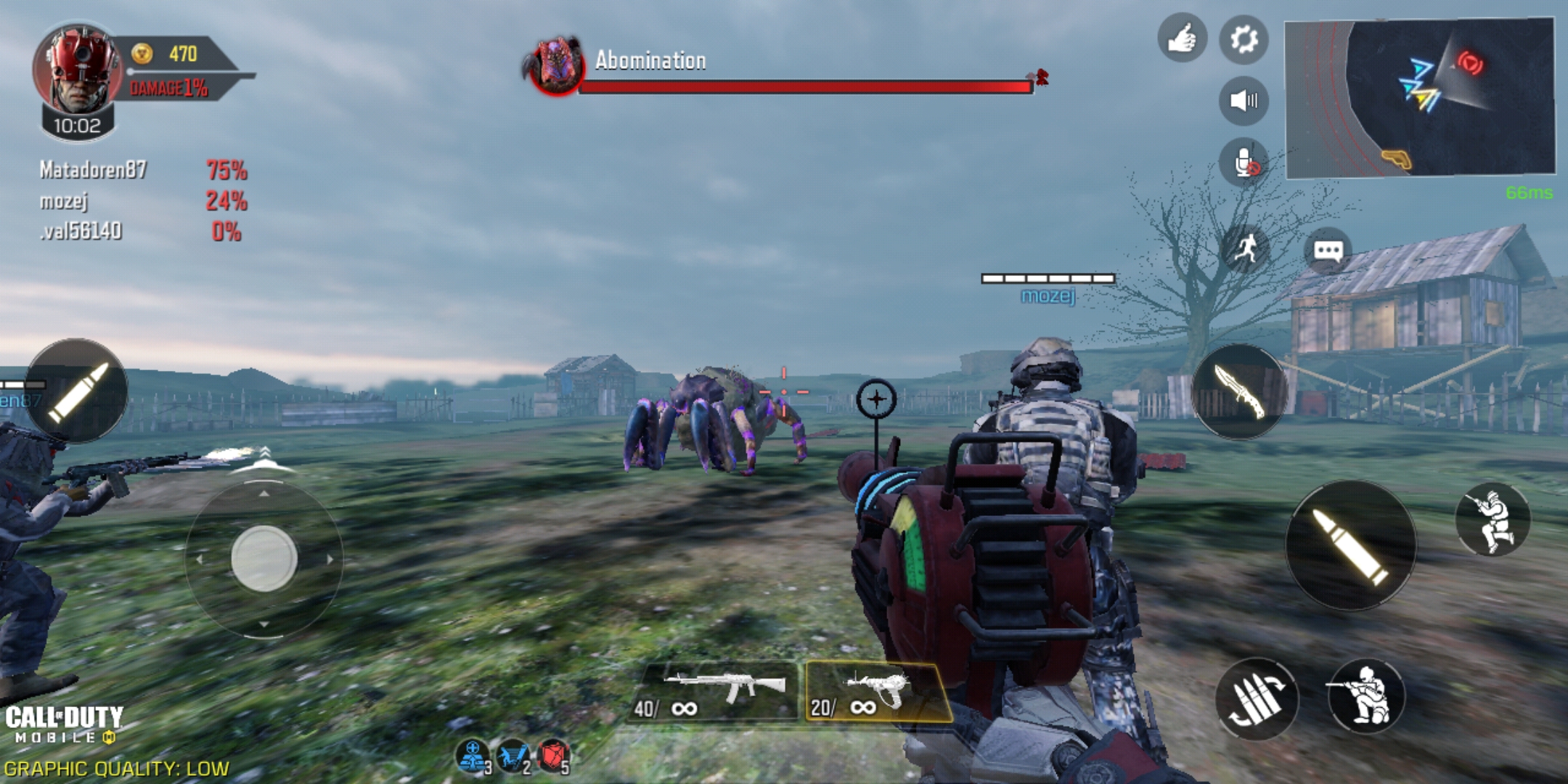The image size is (1568, 784).
Task: Tap the red shield buff icon
Action: coord(553,756)
